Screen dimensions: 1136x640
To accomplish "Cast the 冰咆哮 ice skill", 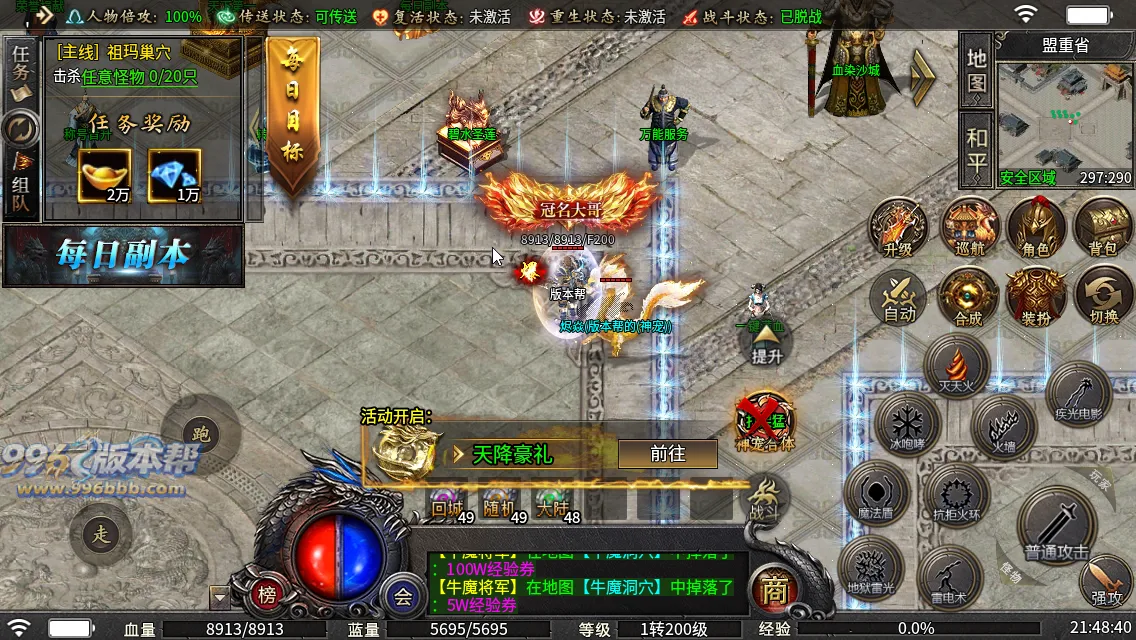I will tap(907, 422).
